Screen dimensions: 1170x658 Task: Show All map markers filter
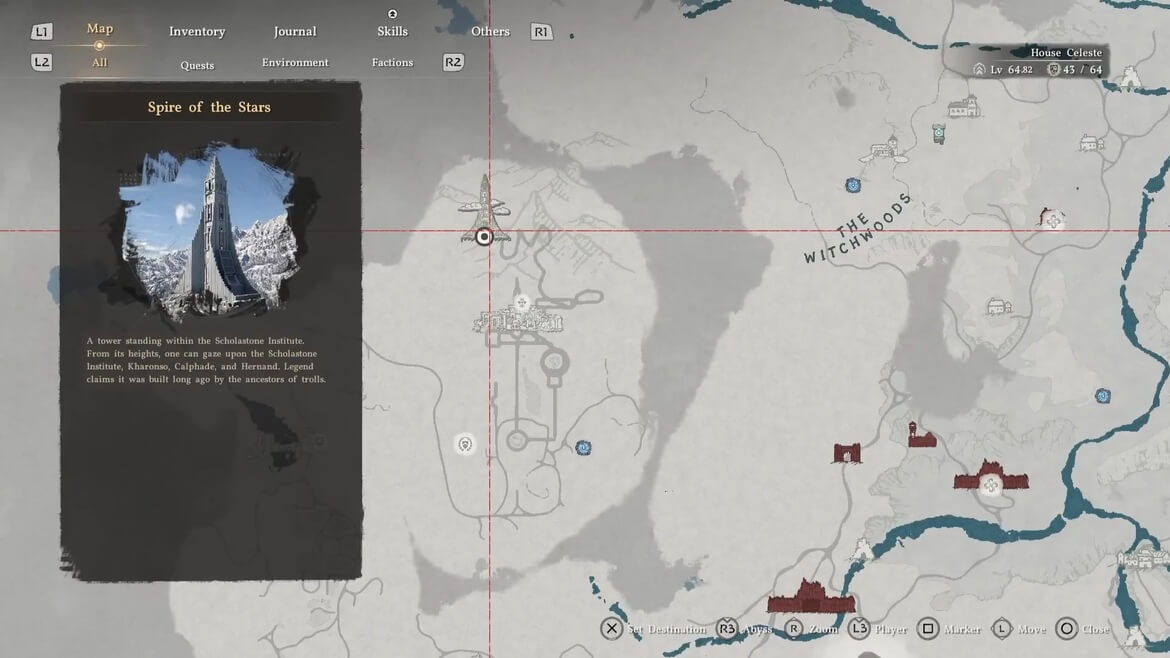point(100,63)
